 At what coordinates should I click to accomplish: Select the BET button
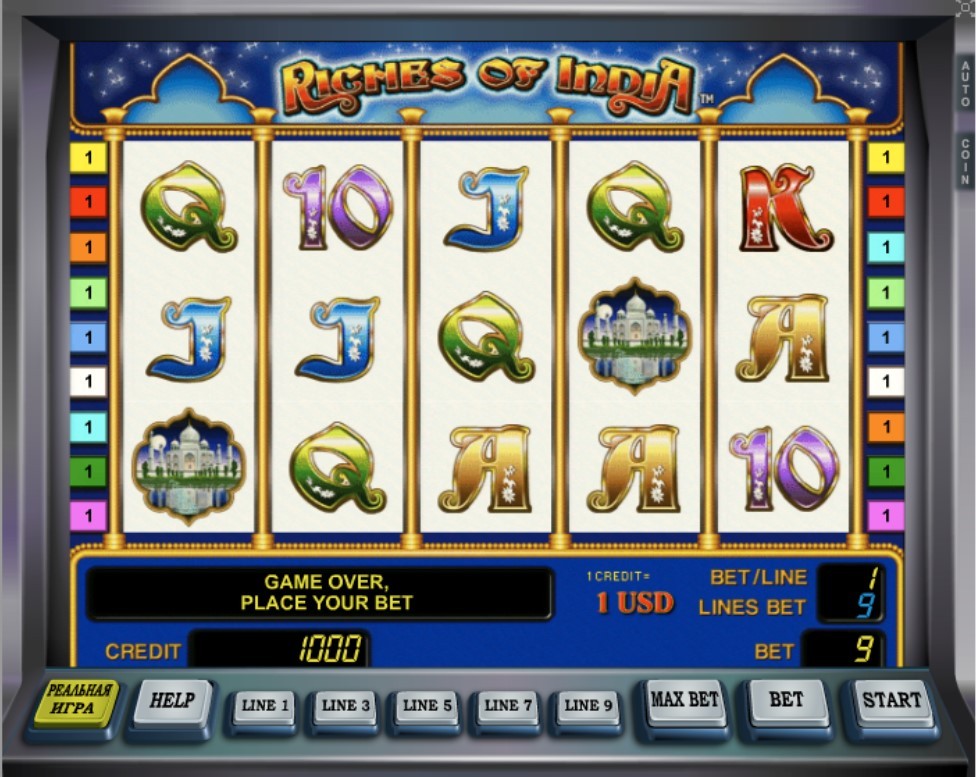coord(786,702)
